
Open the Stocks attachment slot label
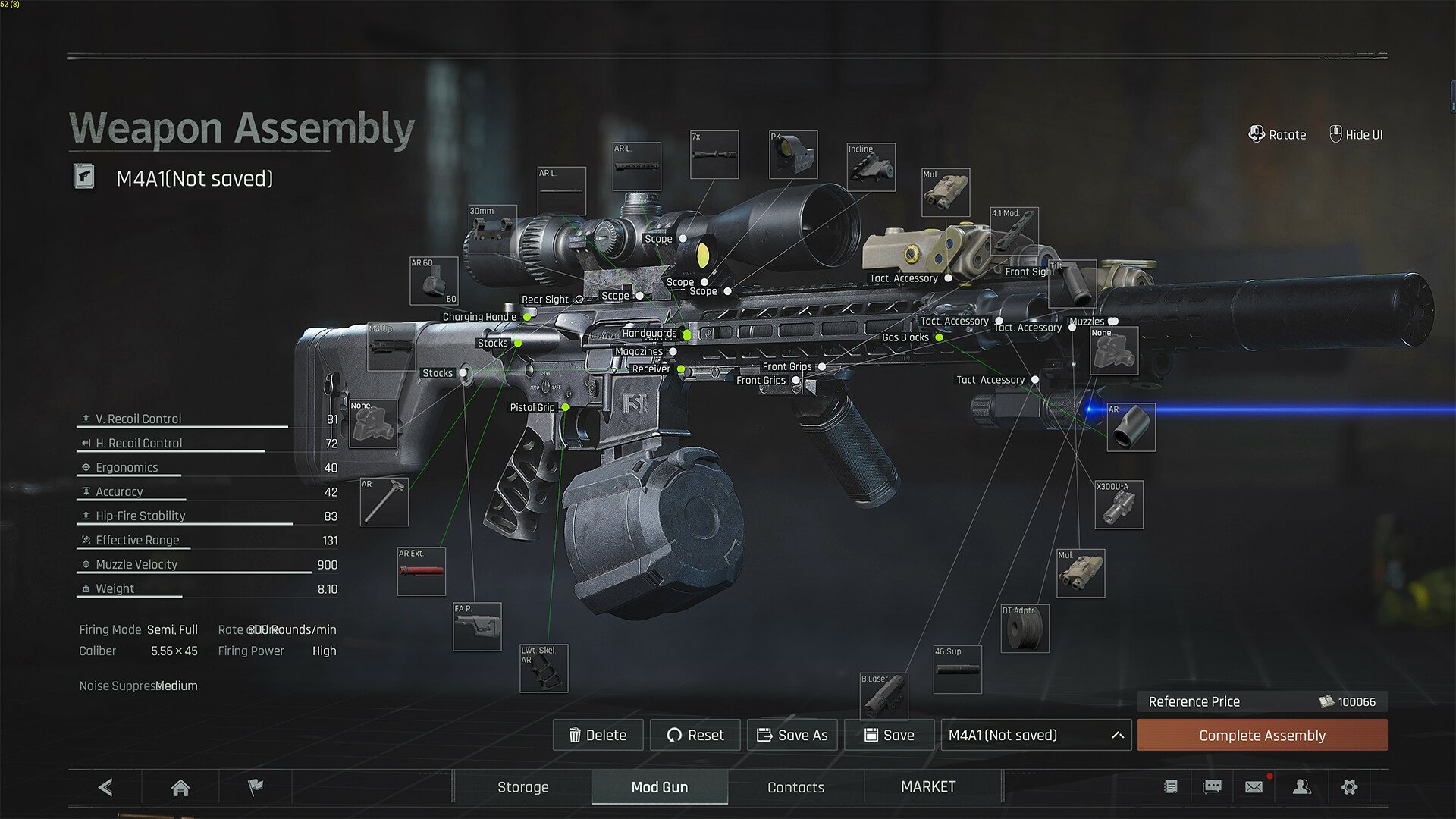click(494, 343)
